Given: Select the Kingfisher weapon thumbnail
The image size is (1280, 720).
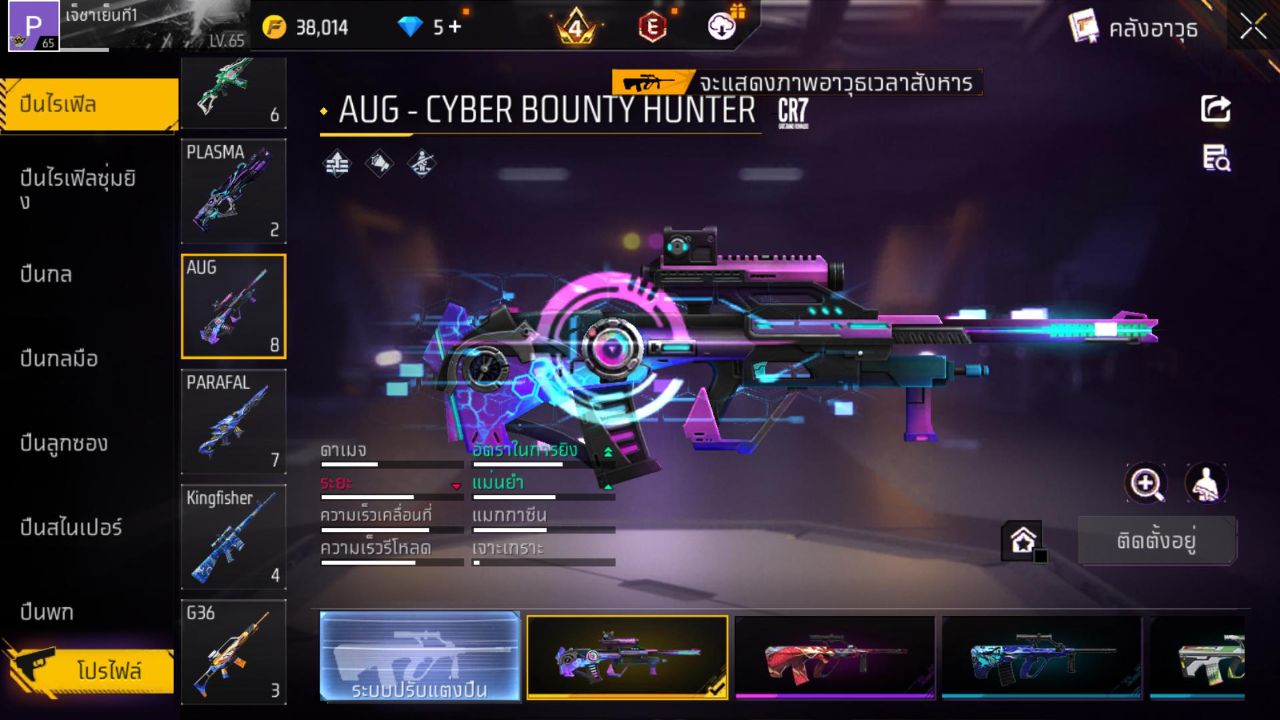Looking at the screenshot, I should (x=233, y=537).
